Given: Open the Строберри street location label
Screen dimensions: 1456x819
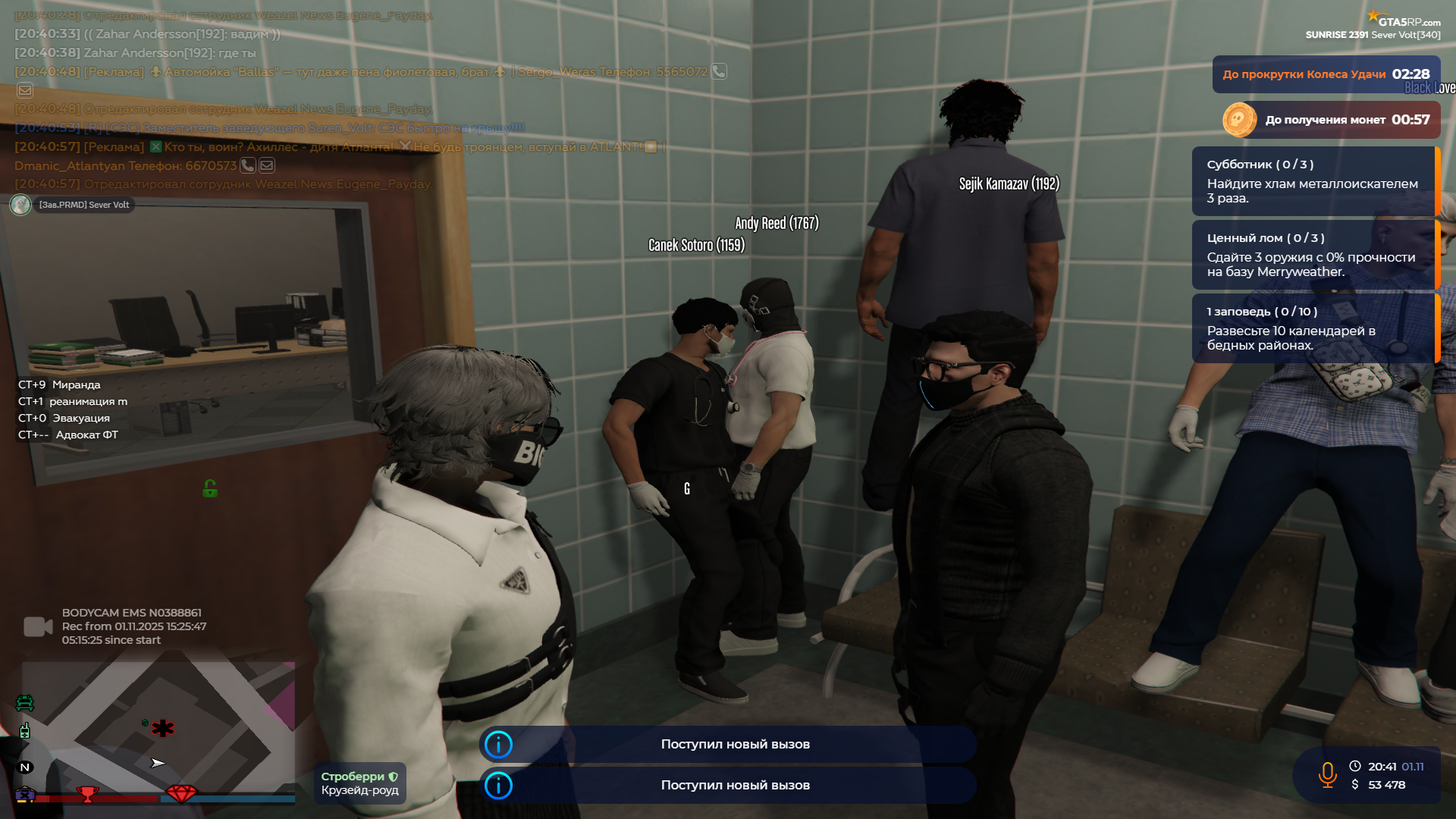Looking at the screenshot, I should tap(359, 783).
